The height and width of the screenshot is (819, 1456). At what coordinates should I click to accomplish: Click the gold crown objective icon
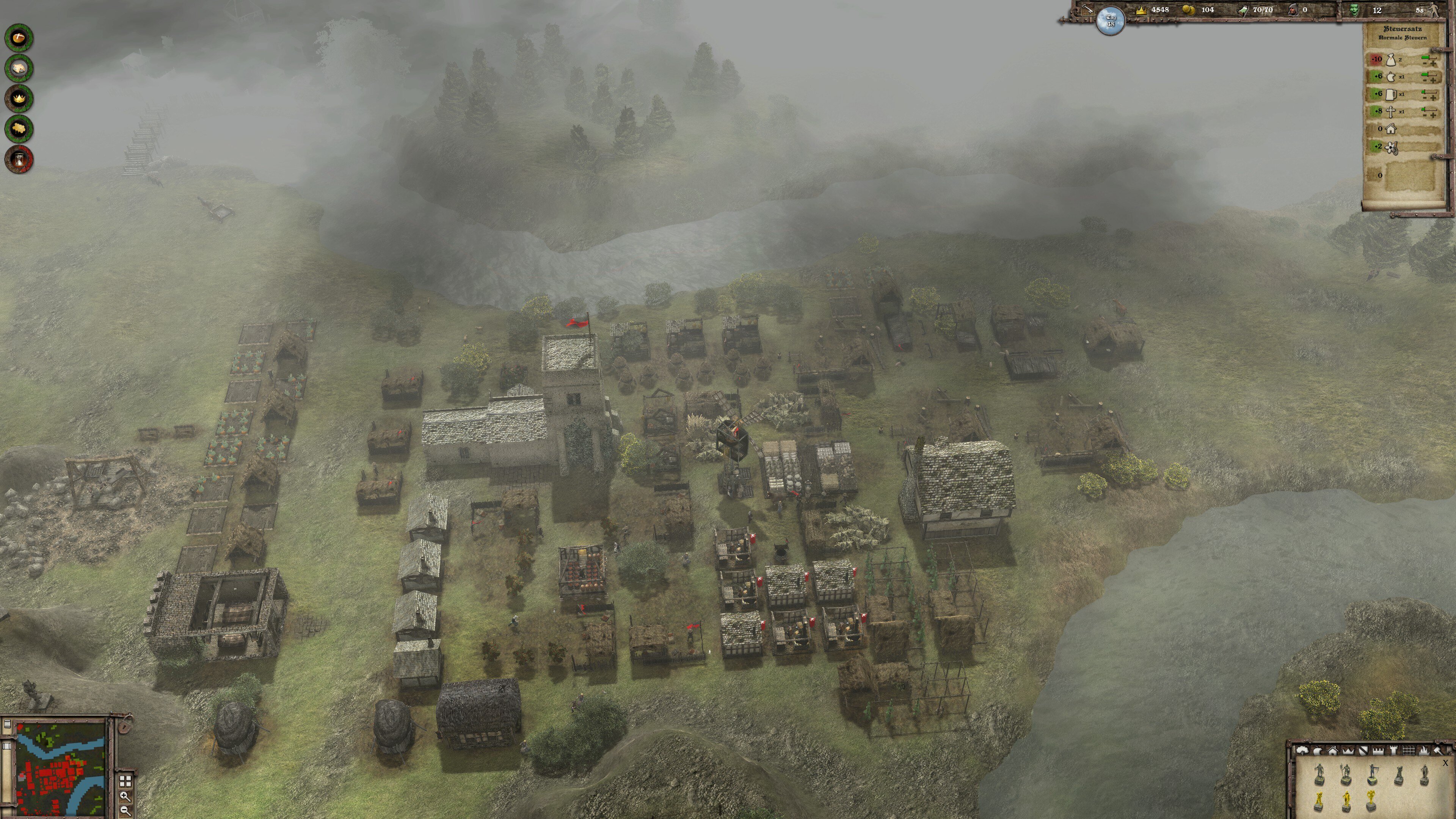pyautogui.click(x=19, y=98)
